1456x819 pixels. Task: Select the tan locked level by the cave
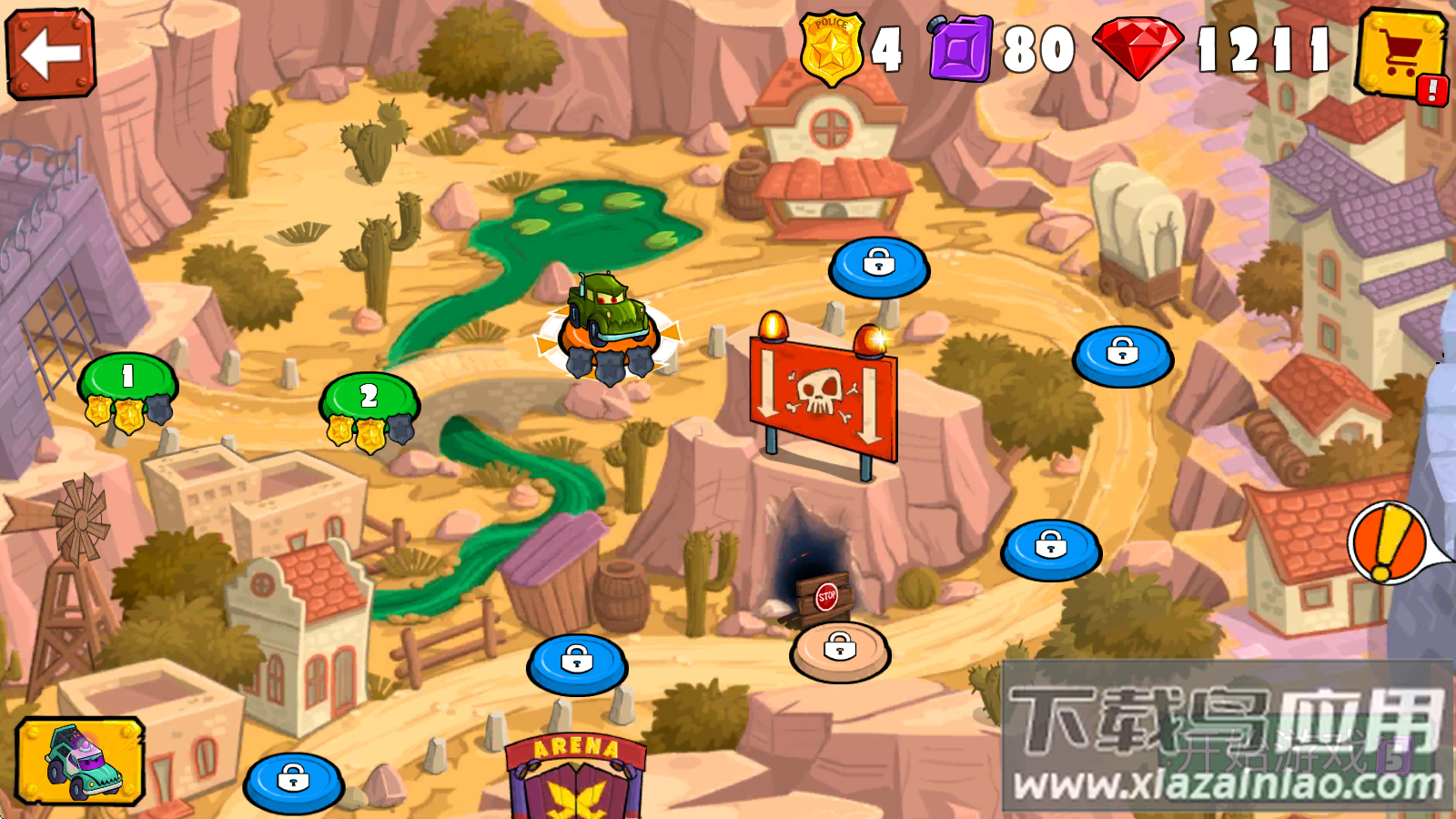(839, 650)
